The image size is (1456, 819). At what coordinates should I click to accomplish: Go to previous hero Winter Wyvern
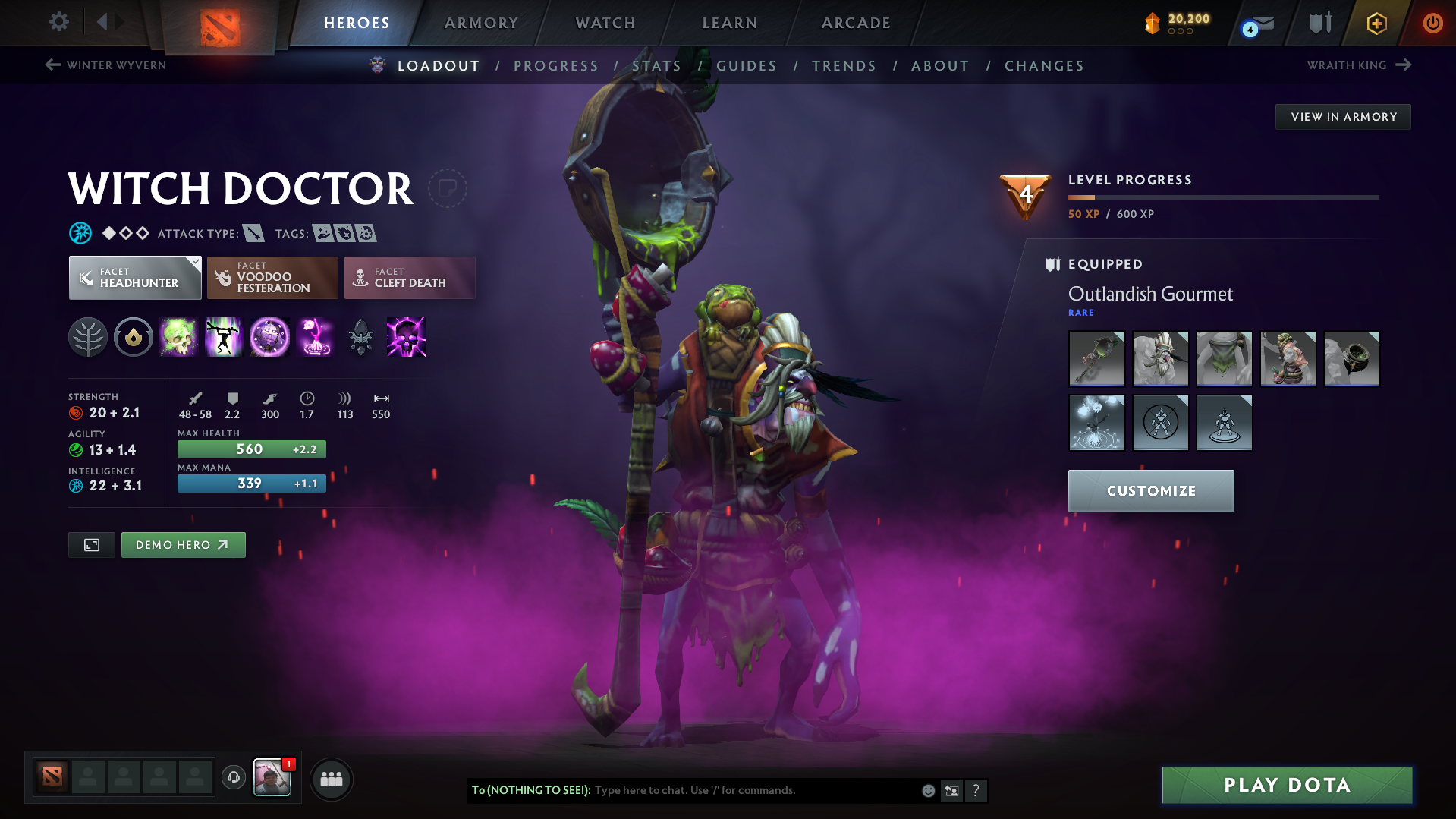[x=105, y=65]
